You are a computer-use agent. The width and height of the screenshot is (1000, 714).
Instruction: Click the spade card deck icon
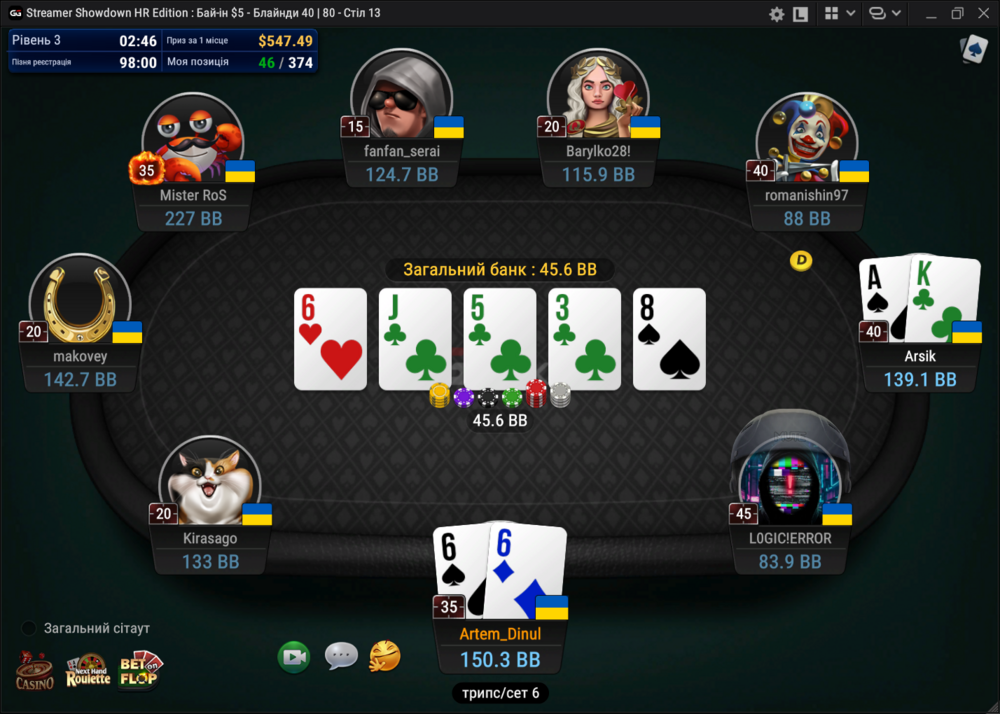click(973, 50)
